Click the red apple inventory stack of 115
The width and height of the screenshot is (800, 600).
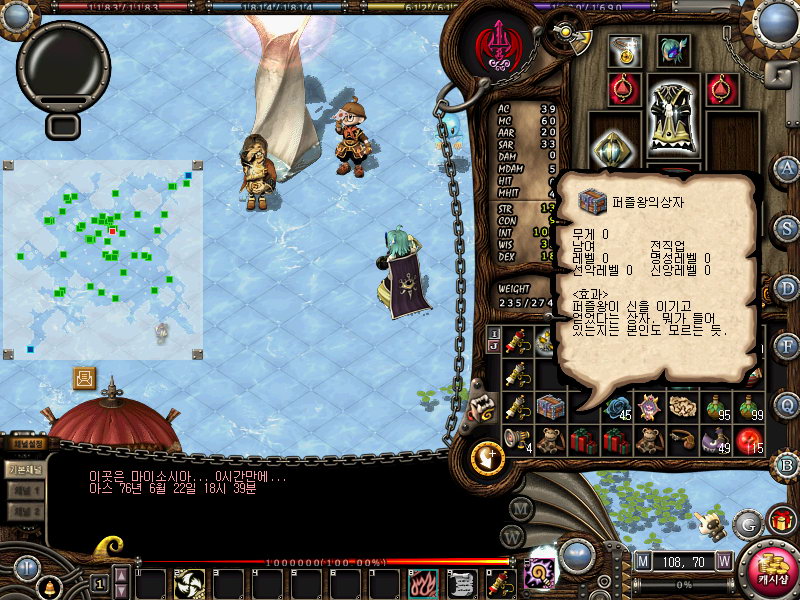tap(749, 440)
